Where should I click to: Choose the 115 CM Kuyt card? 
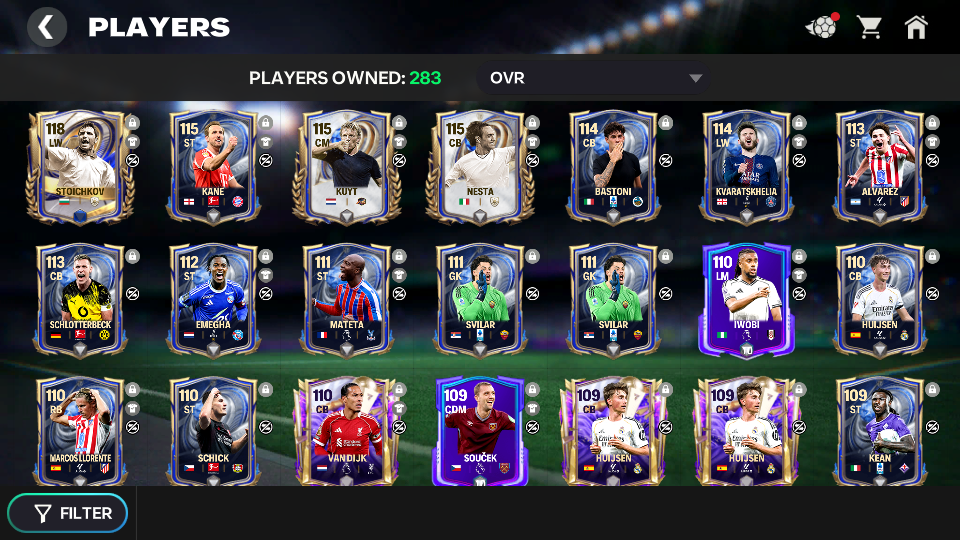pos(348,167)
